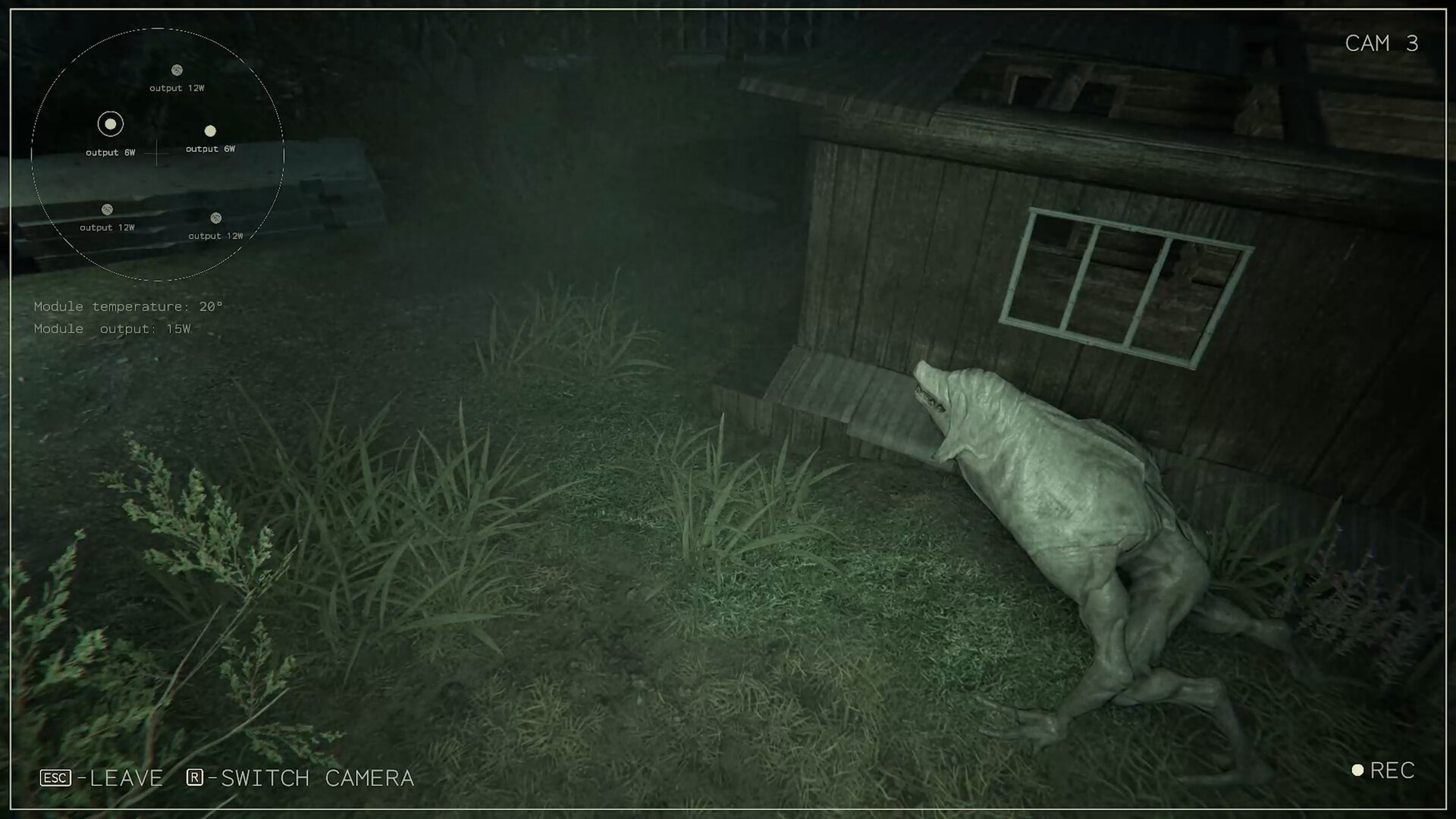Click the Module temperature 20° readout
1456x819 pixels.
[128, 306]
